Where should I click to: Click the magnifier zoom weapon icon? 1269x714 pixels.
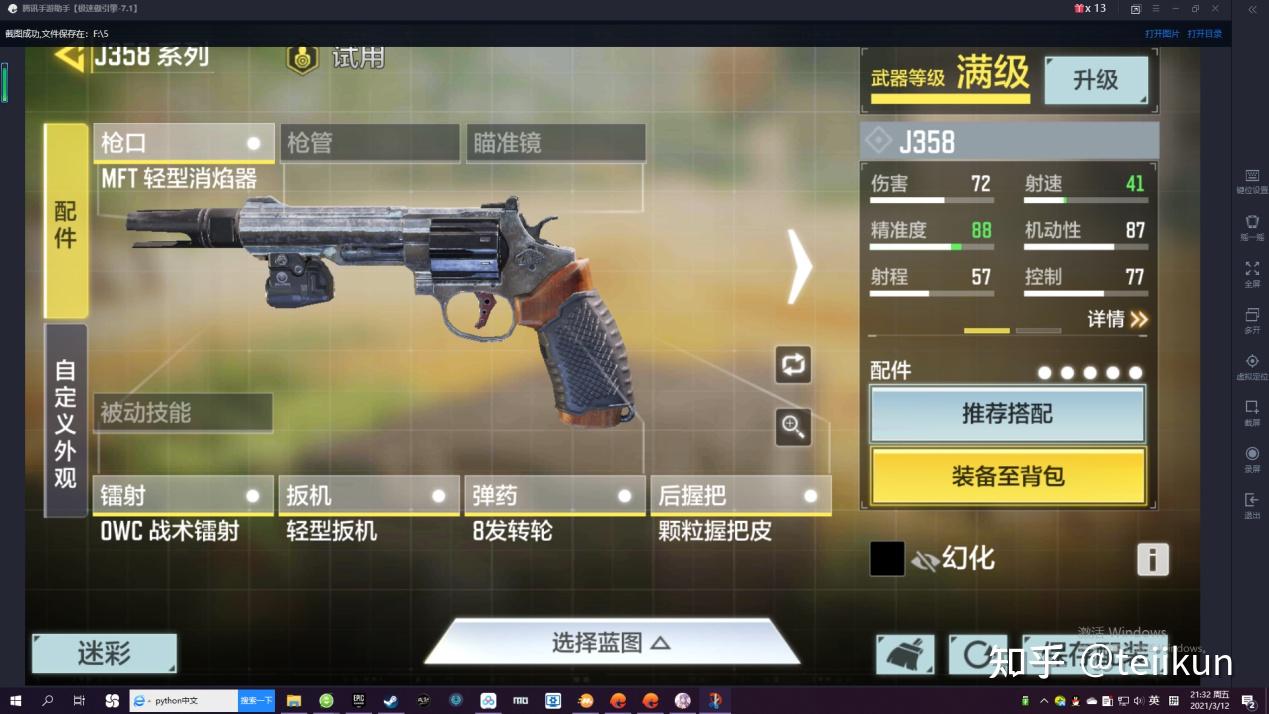(x=793, y=427)
